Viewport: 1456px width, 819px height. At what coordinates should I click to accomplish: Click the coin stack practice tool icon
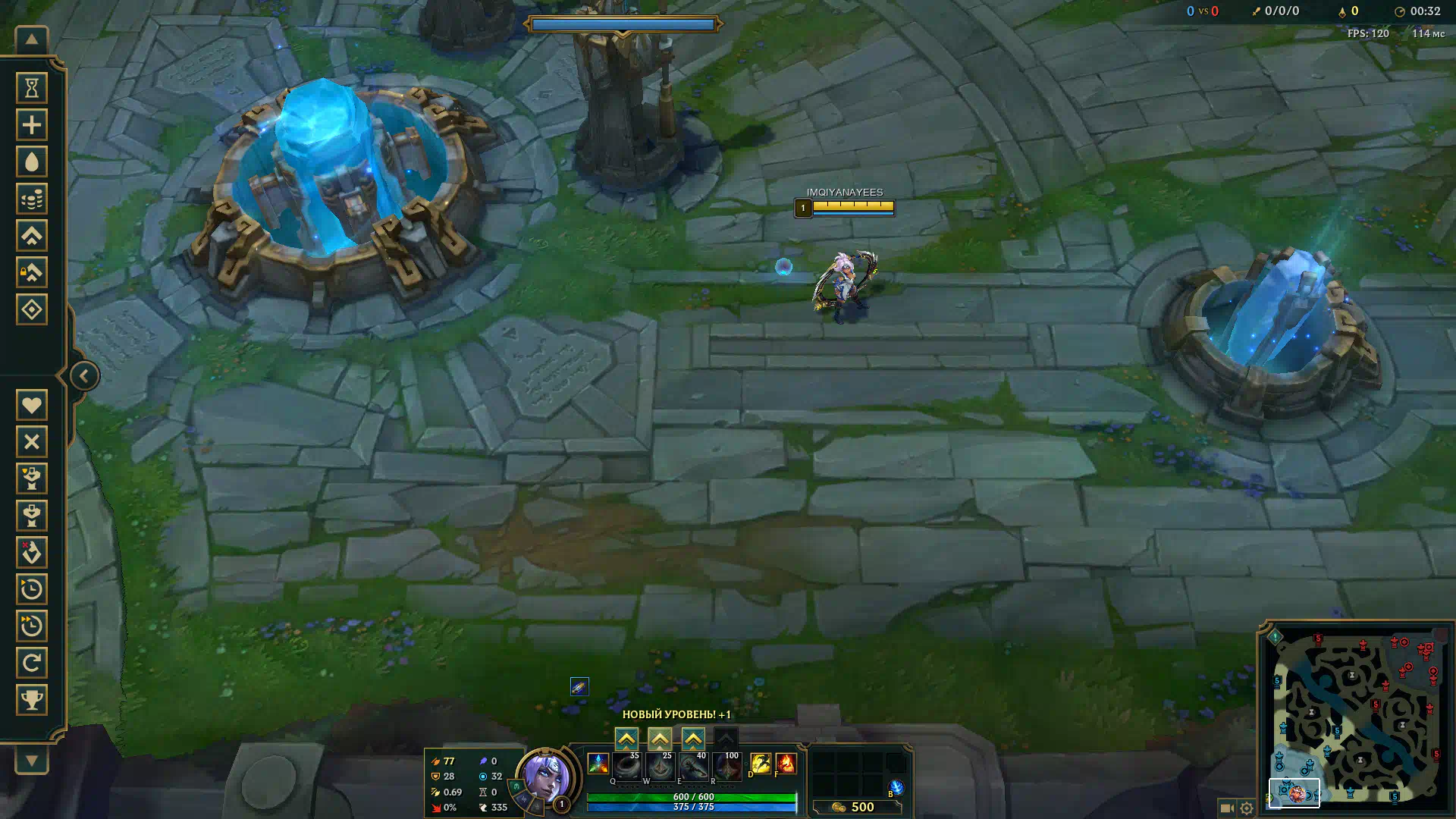click(x=32, y=199)
